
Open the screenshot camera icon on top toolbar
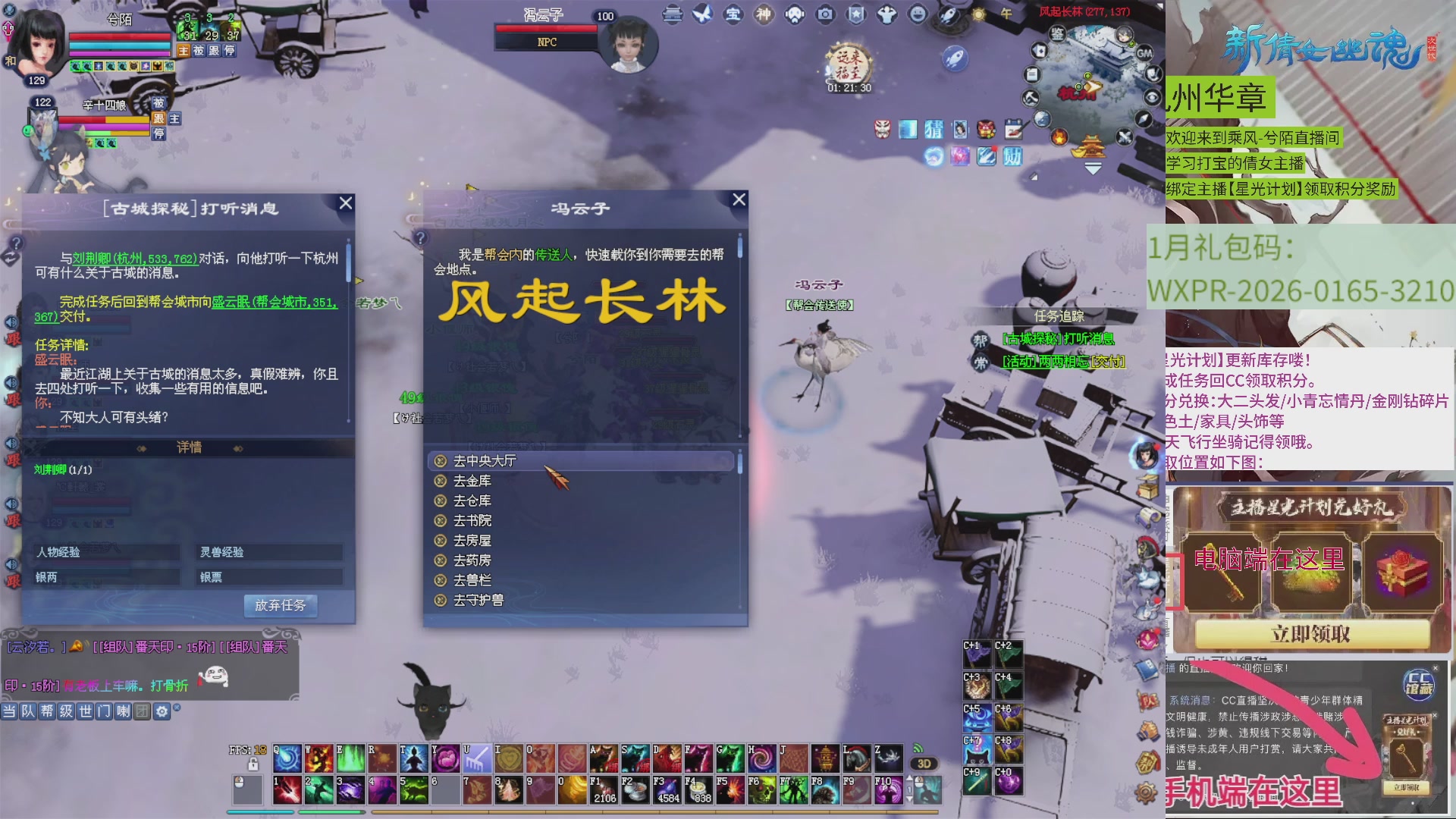827,14
